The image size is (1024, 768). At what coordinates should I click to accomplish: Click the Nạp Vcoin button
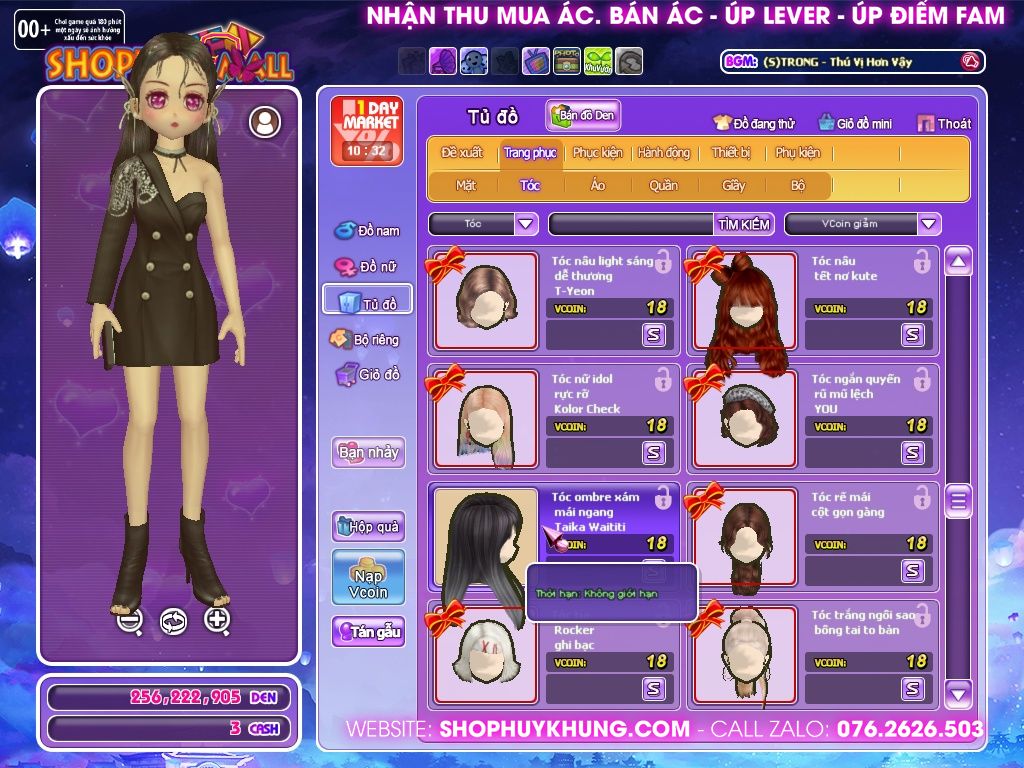coord(368,577)
